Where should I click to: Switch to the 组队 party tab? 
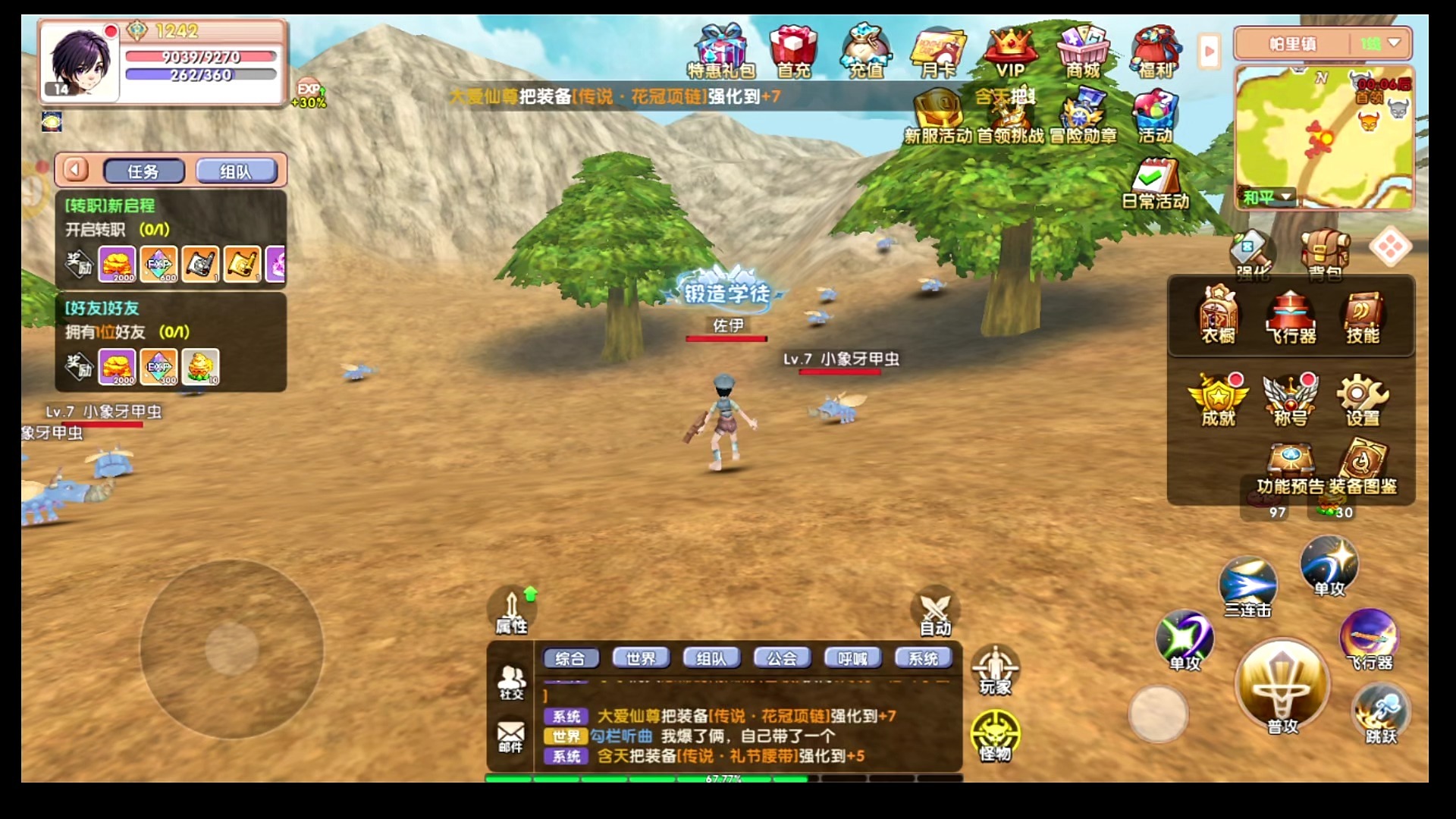(x=236, y=171)
